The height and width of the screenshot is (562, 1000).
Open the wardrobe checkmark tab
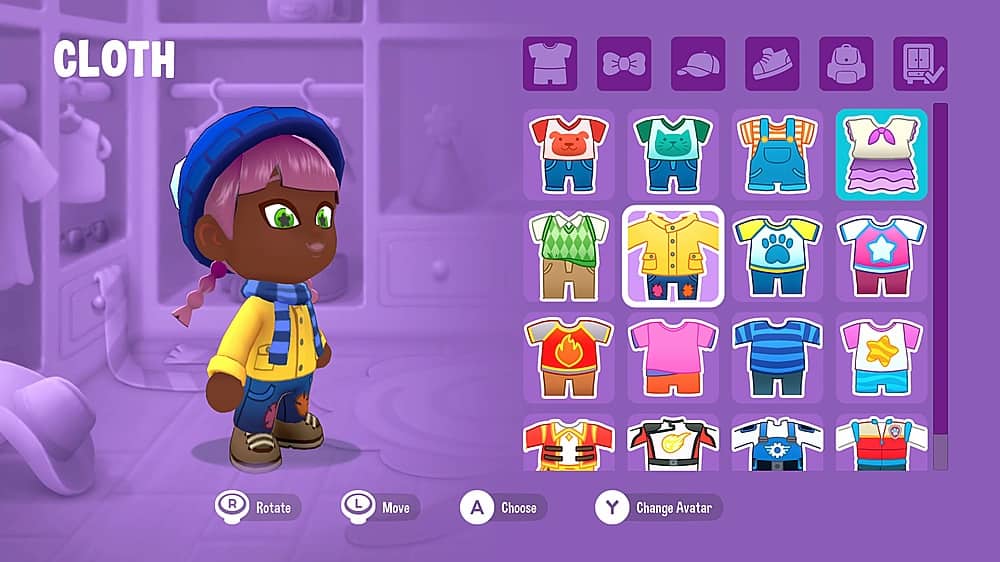tap(920, 64)
